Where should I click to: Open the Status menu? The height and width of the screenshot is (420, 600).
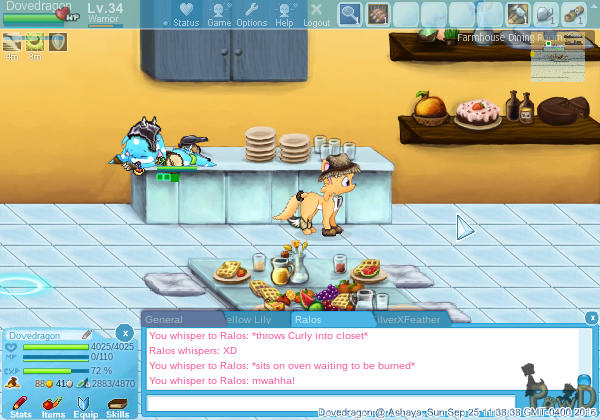coord(186,14)
